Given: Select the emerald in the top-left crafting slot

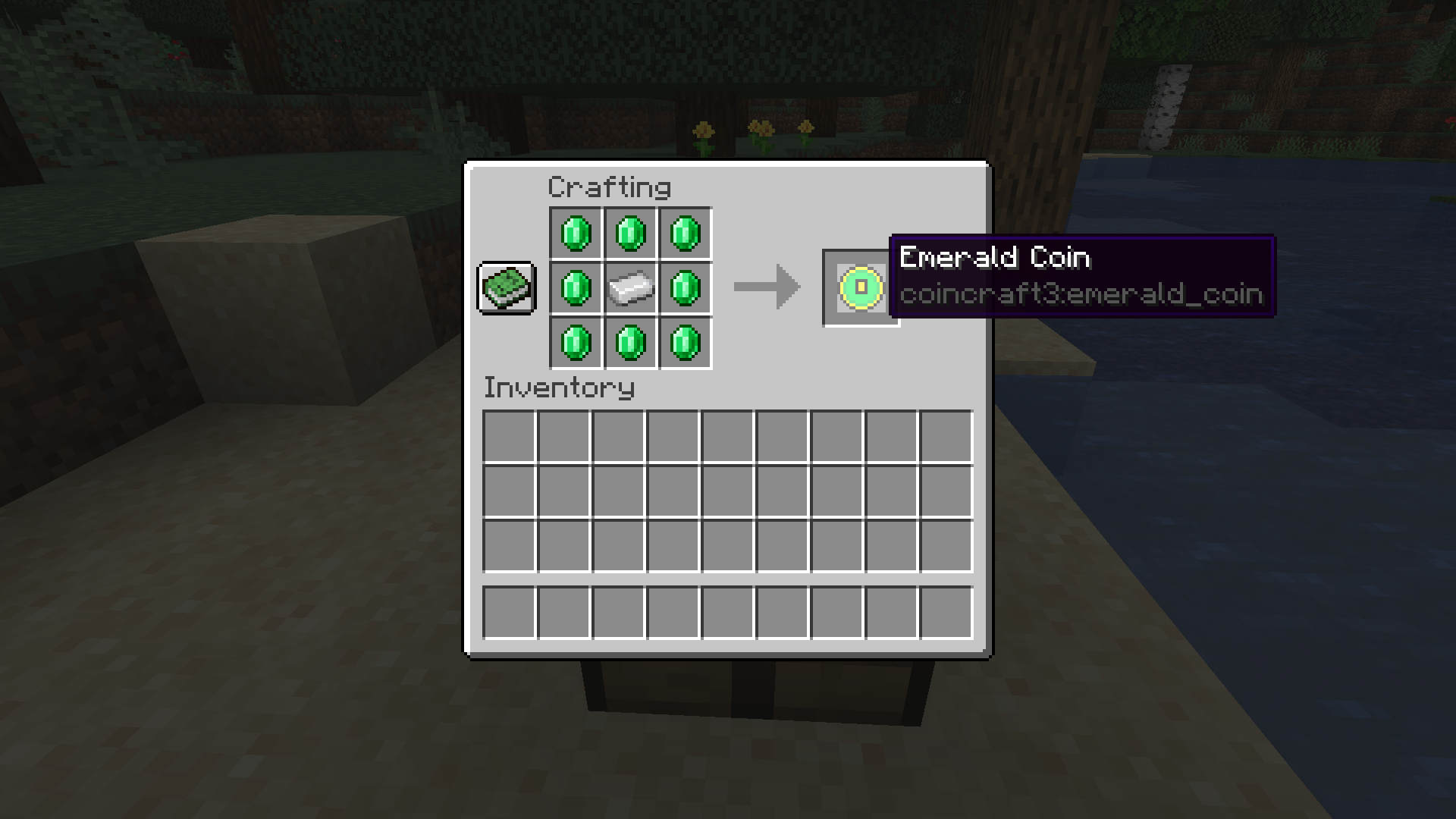Looking at the screenshot, I should pos(576,233).
